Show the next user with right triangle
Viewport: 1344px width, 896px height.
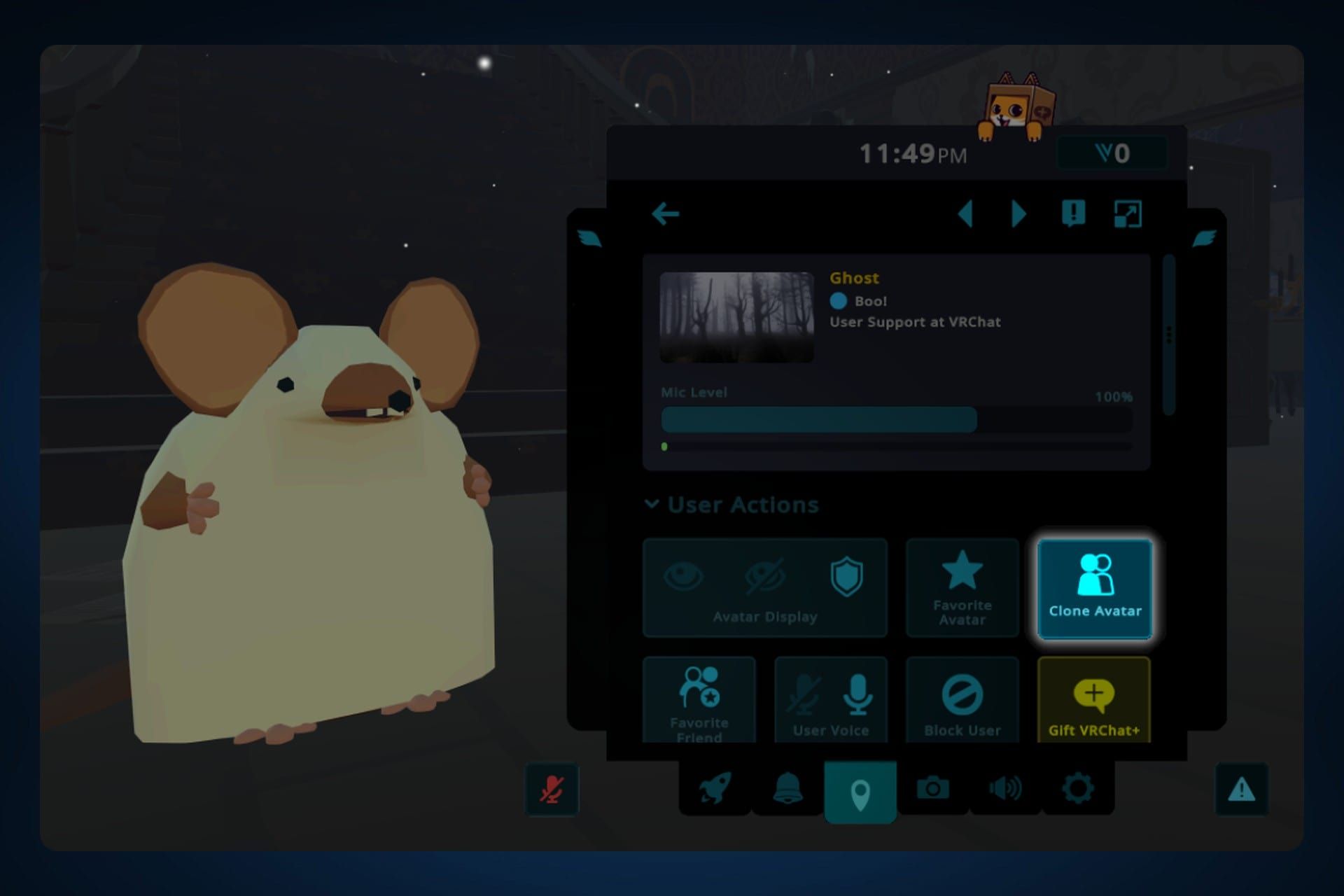[x=1018, y=213]
